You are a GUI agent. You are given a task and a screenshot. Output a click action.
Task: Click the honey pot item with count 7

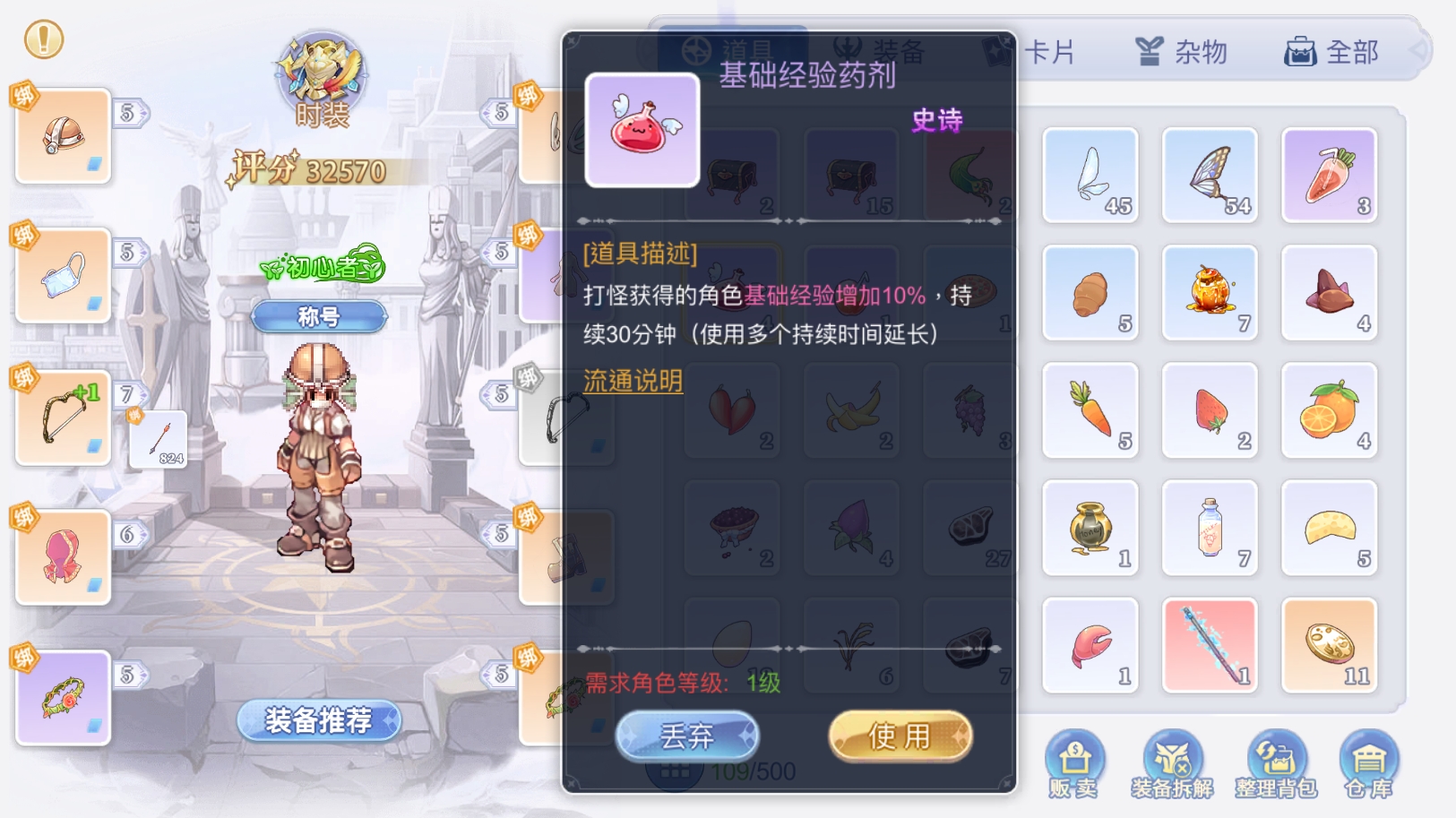1210,293
